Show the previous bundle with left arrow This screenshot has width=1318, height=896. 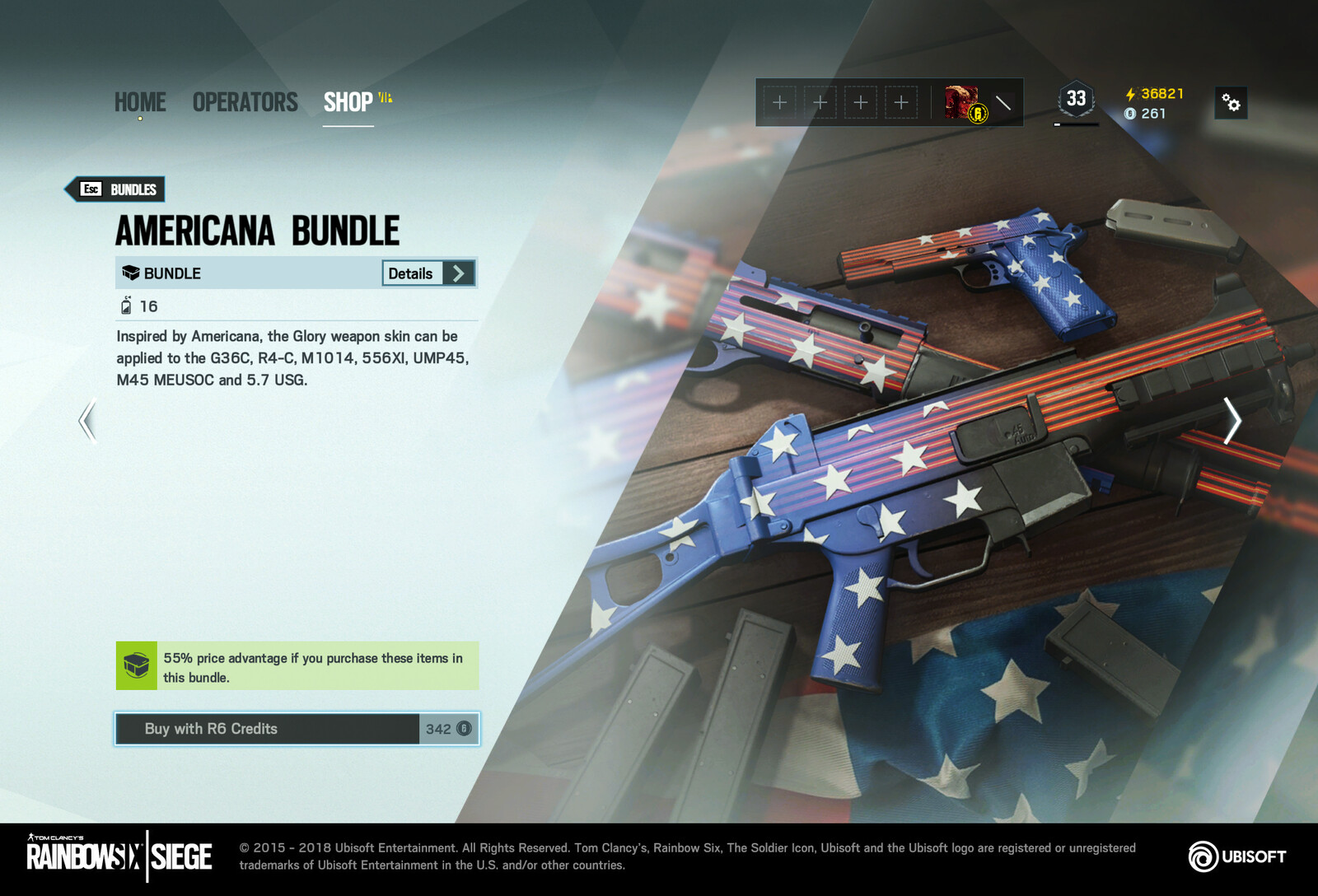pyautogui.click(x=87, y=421)
